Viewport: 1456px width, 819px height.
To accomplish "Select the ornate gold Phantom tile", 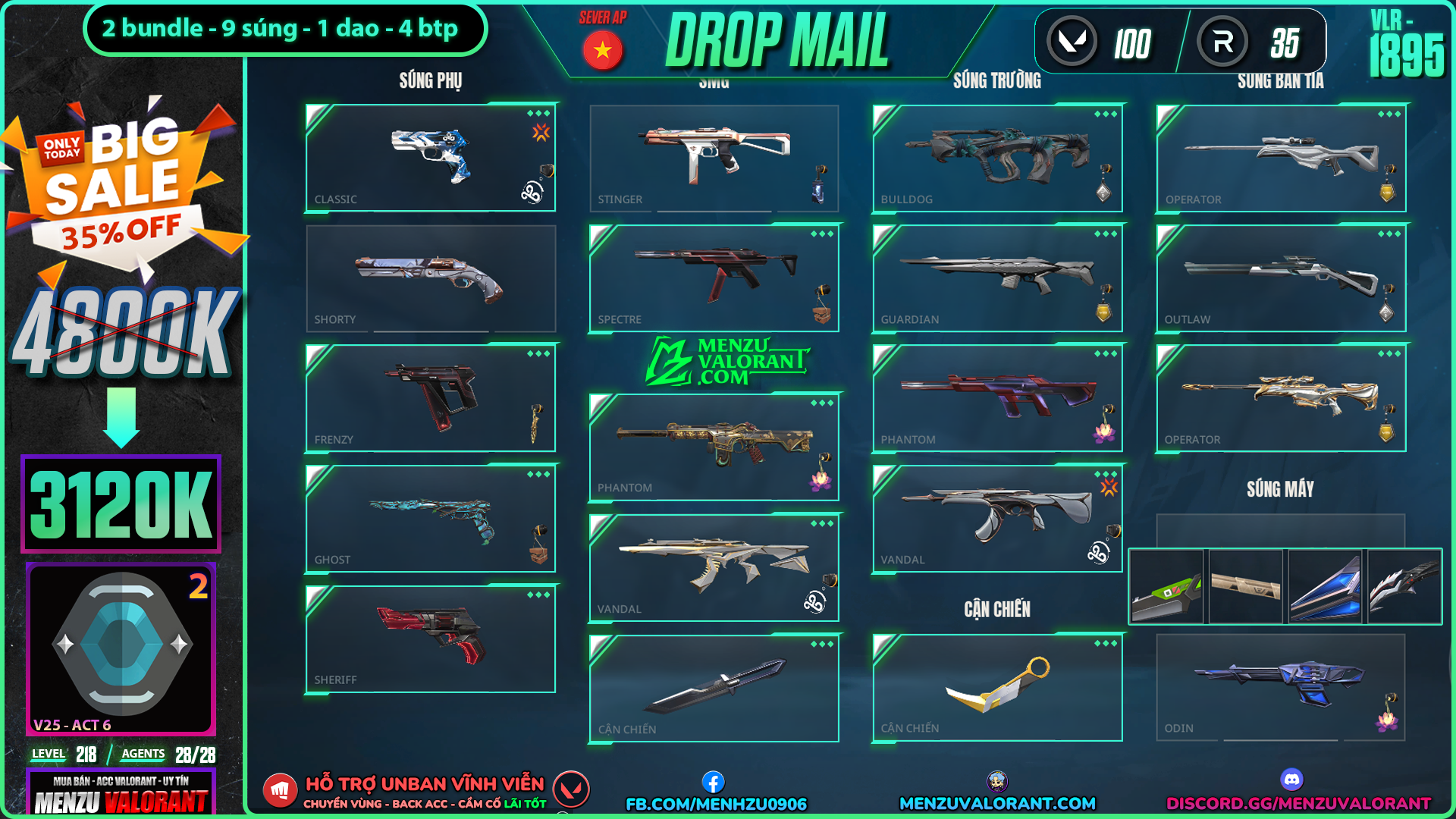I will [714, 447].
